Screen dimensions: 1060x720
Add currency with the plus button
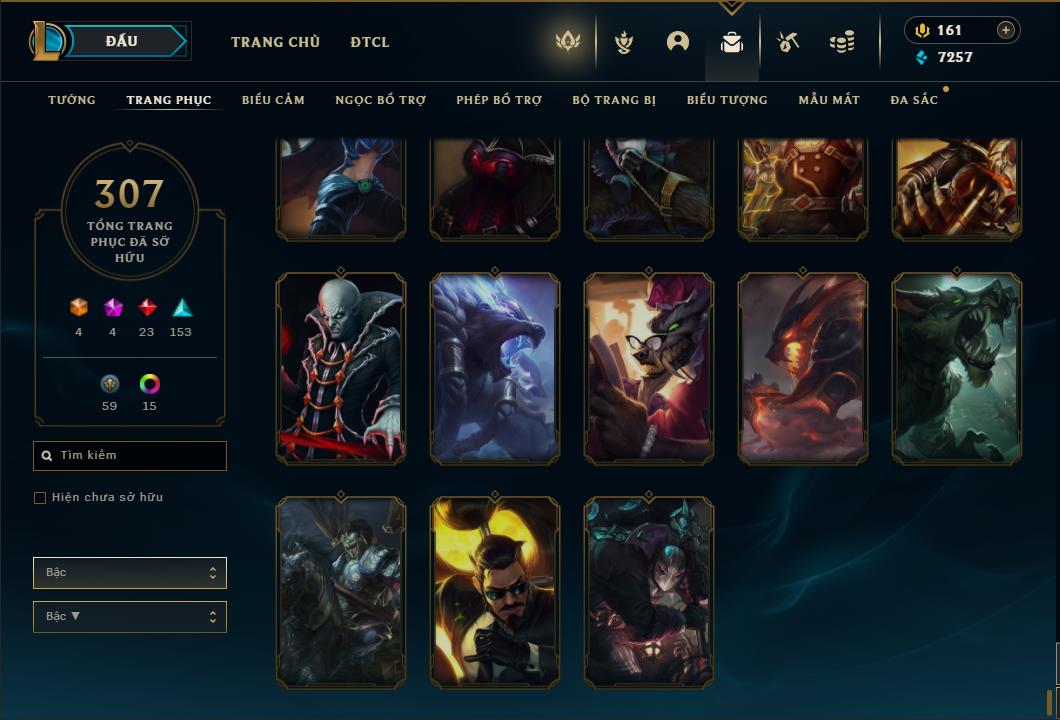(x=1006, y=30)
